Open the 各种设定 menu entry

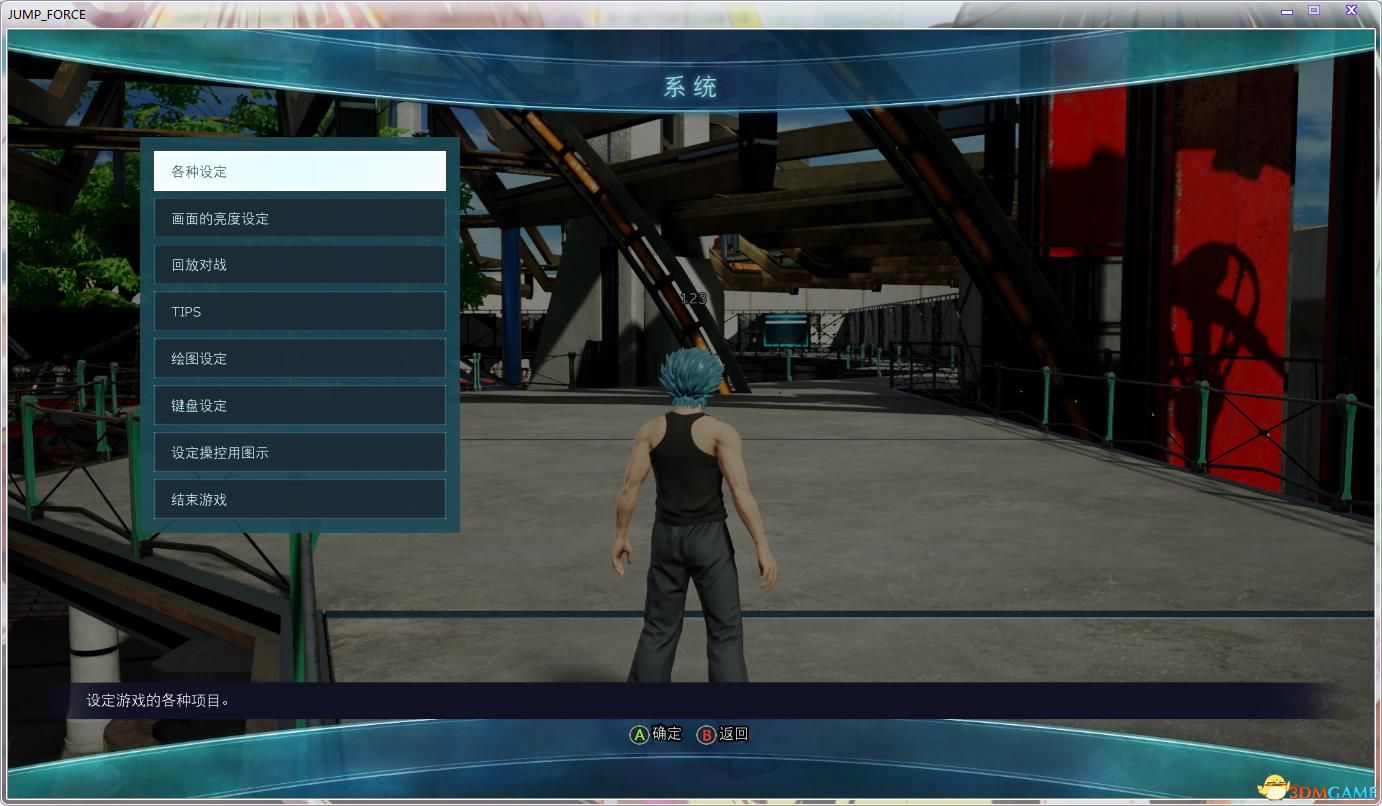coord(299,171)
